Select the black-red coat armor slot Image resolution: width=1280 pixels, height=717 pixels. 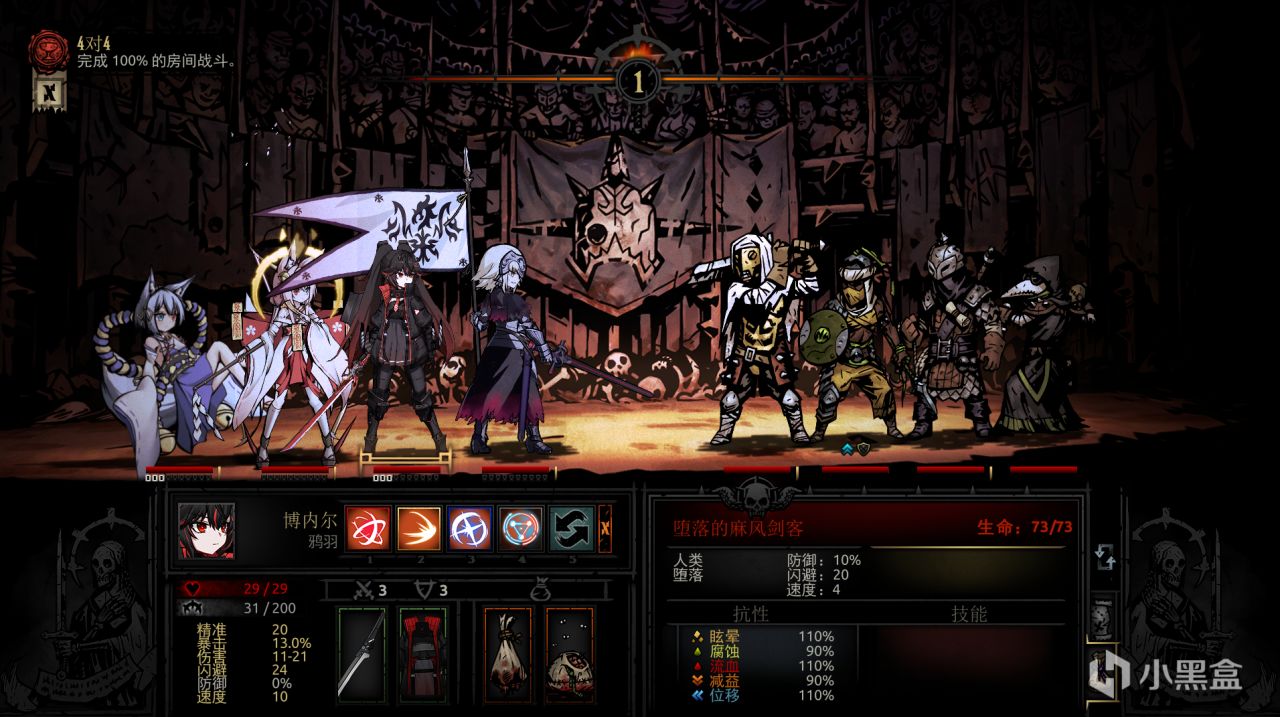tap(422, 652)
